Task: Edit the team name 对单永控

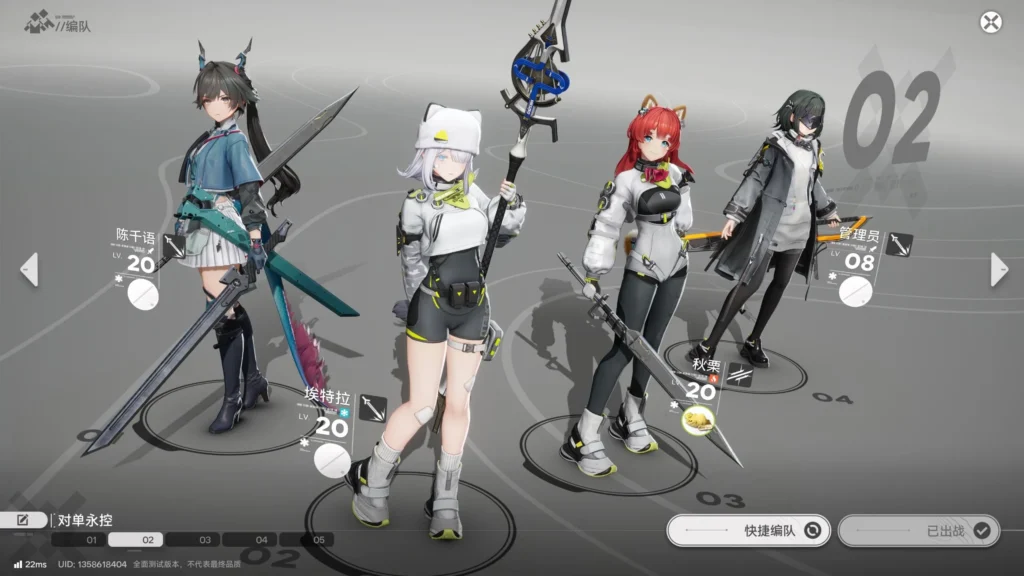Action: tap(25, 520)
